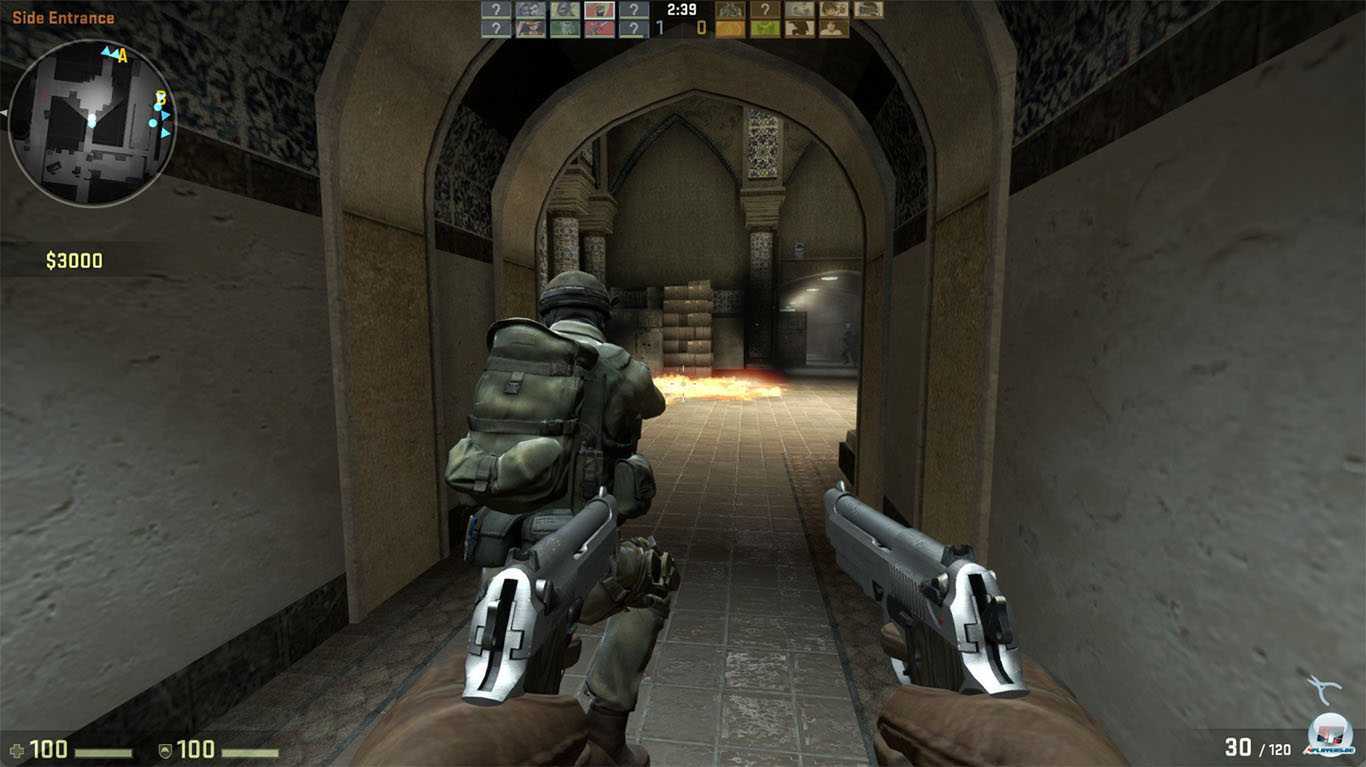This screenshot has height=767, width=1366.
Task: Select the bright orange player avatar in the scoreboard
Action: (730, 28)
